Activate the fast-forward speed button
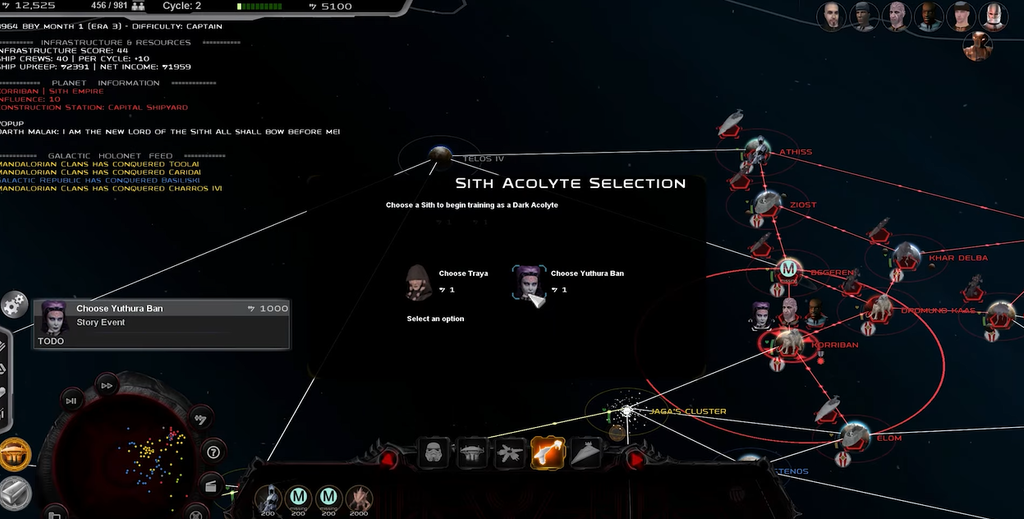The height and width of the screenshot is (519, 1024). pos(107,385)
